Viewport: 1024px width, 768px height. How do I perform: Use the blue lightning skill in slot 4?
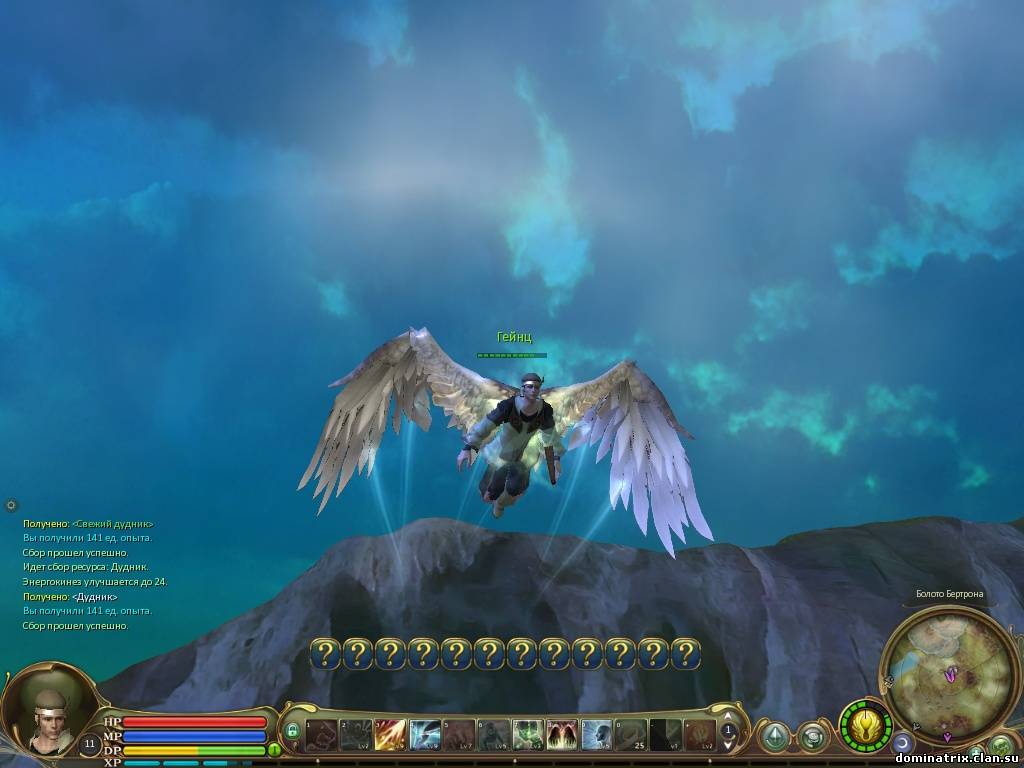424,735
